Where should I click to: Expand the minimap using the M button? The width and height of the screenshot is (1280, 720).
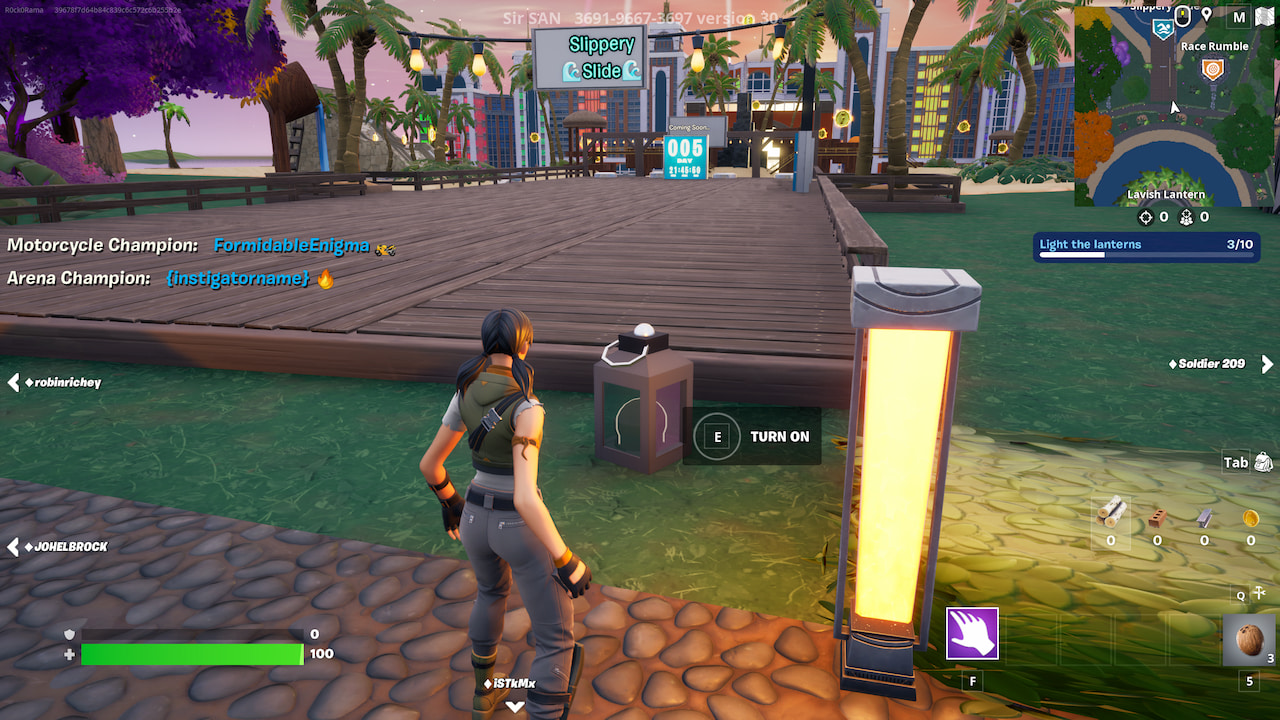pos(1240,16)
